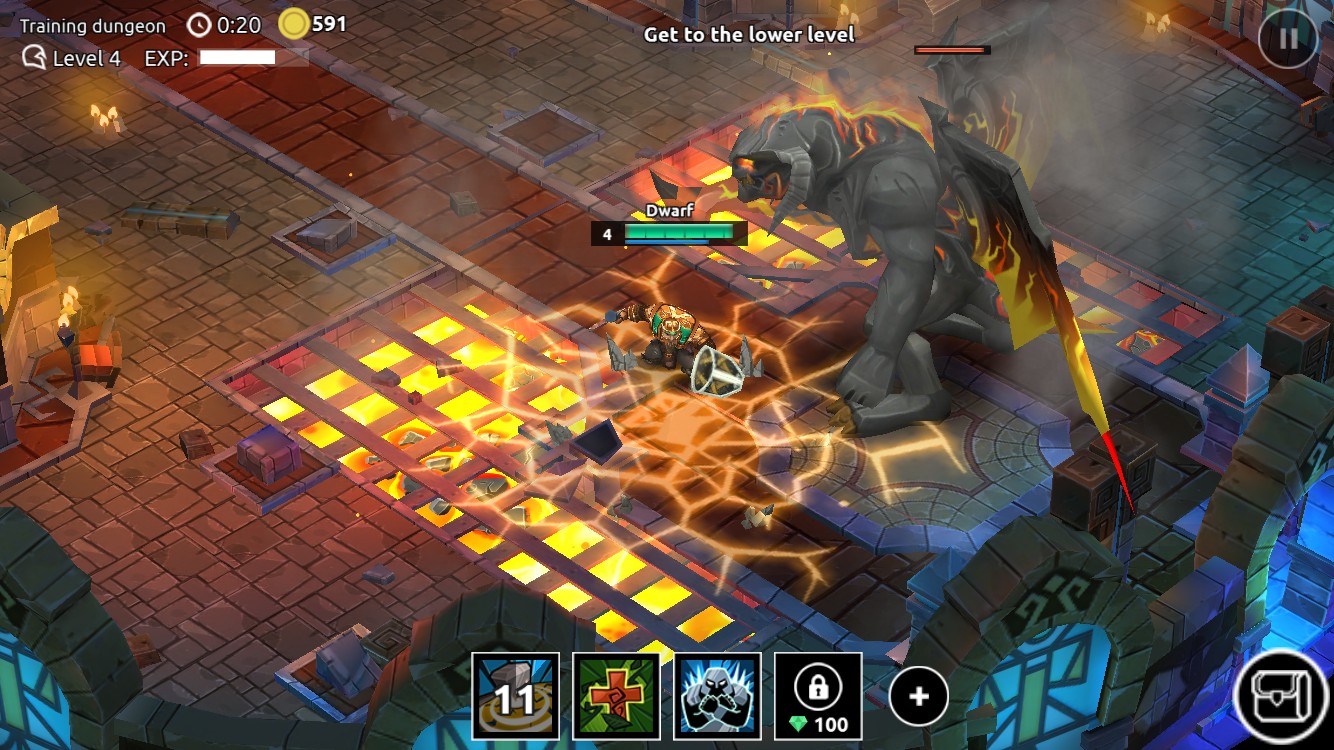Viewport: 1334px width, 750px height.
Task: Pause the game
Action: [1288, 39]
